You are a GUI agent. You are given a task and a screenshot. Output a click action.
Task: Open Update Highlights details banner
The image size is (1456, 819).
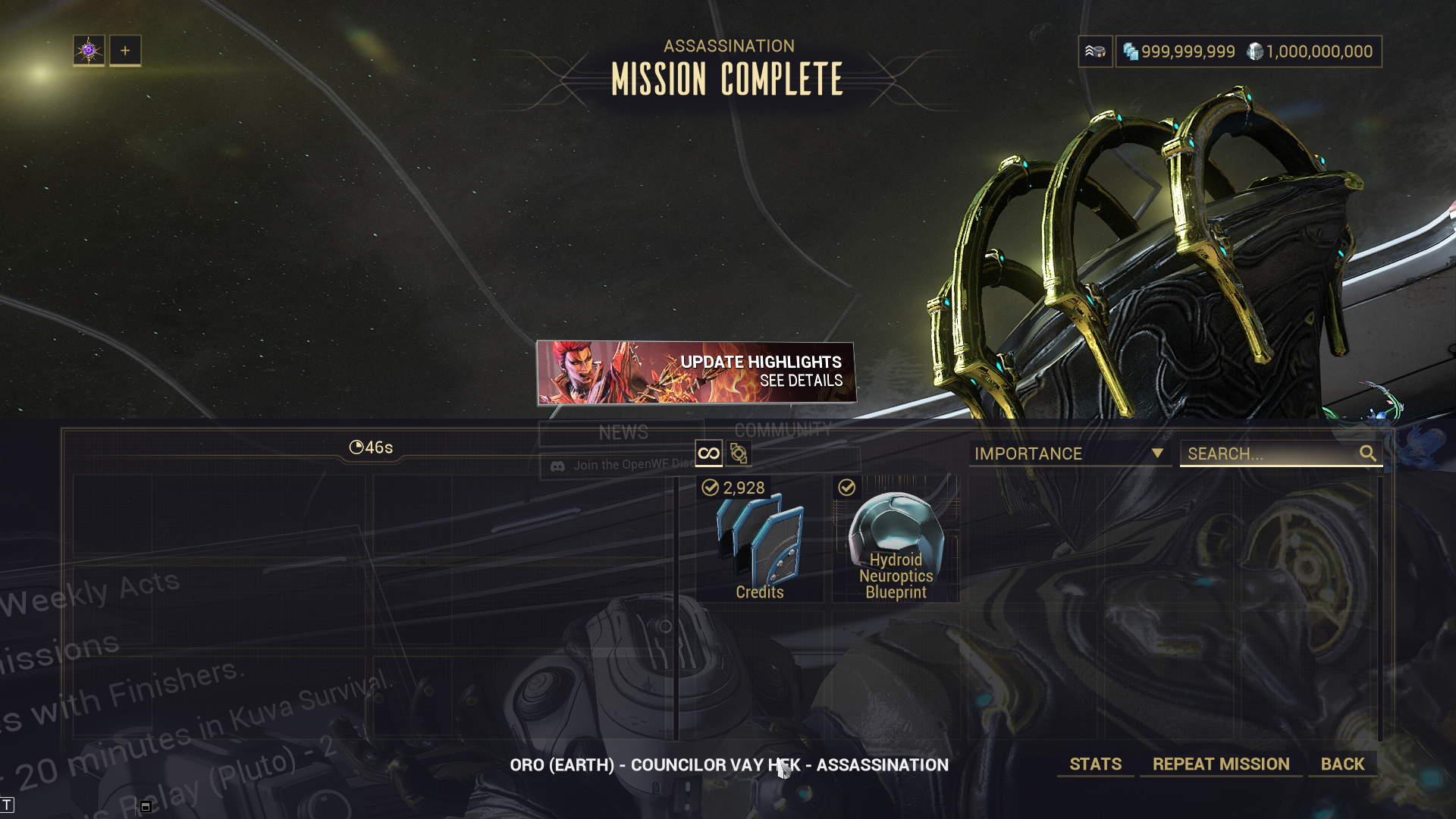pos(696,372)
